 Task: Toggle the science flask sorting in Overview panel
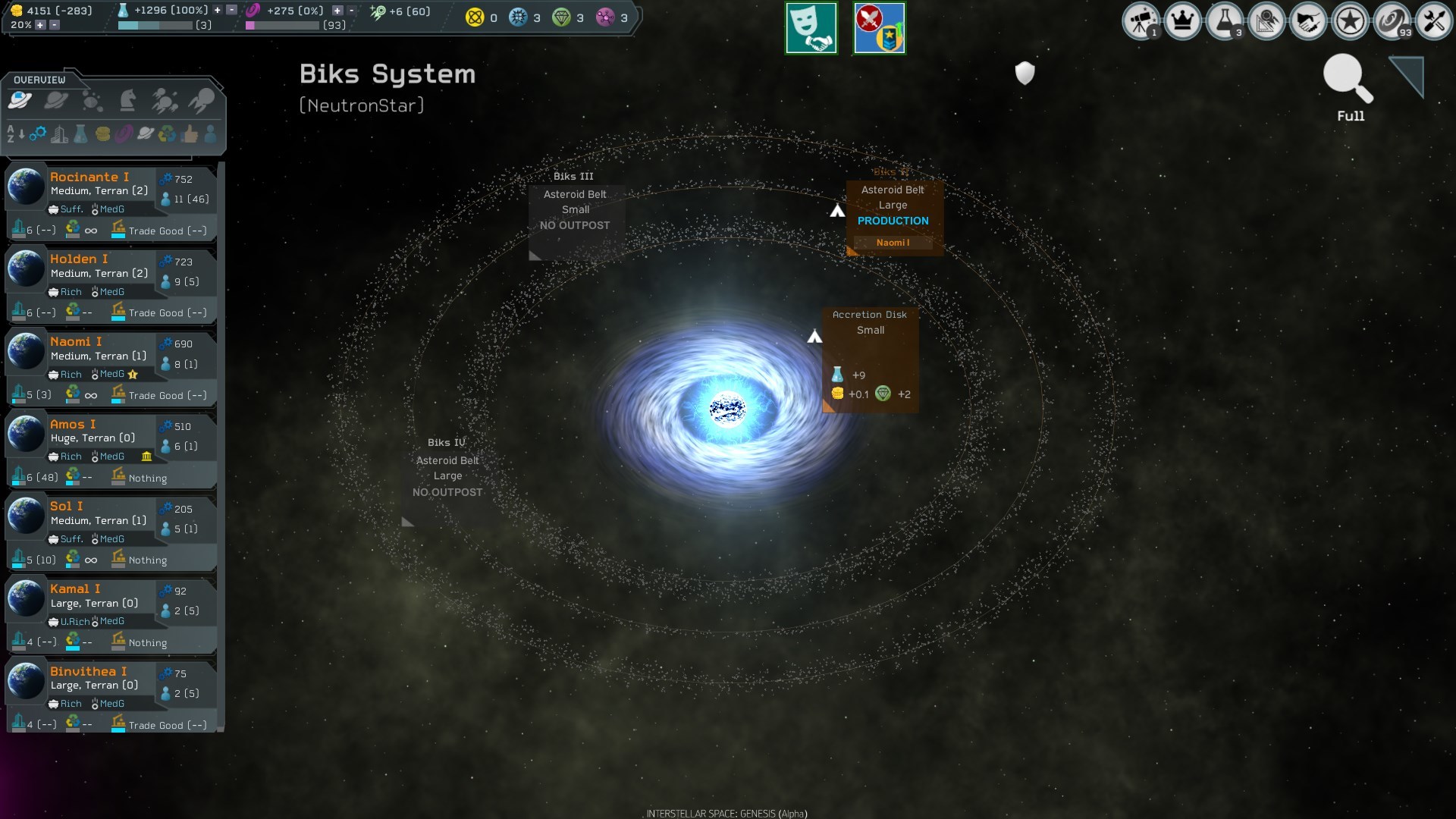coord(80,134)
